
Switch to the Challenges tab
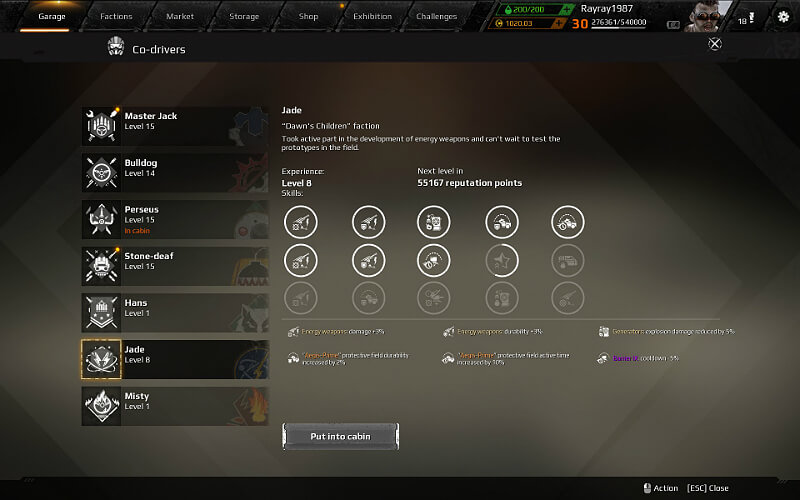(x=437, y=16)
